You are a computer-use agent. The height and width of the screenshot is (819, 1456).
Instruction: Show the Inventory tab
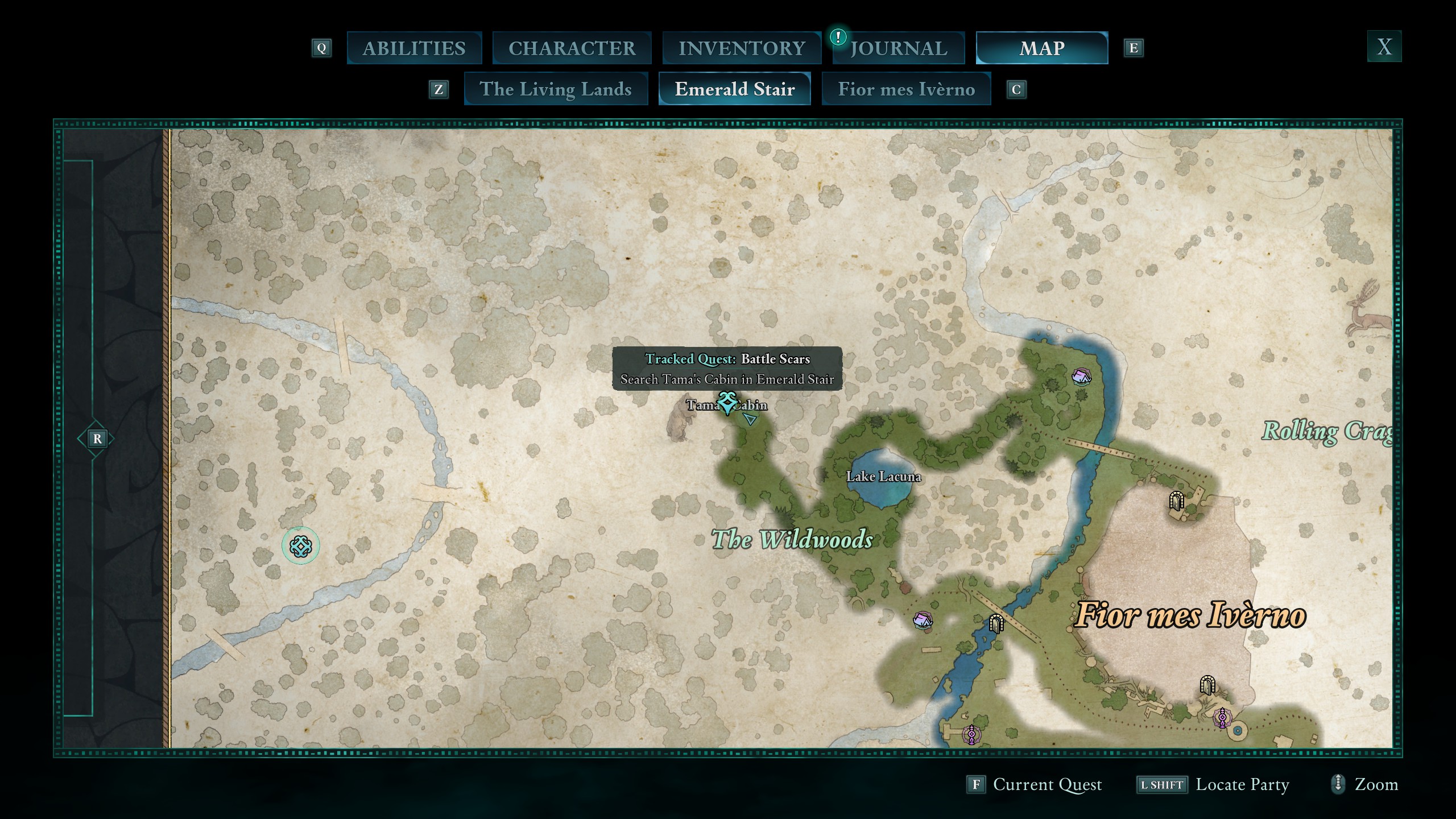(742, 48)
